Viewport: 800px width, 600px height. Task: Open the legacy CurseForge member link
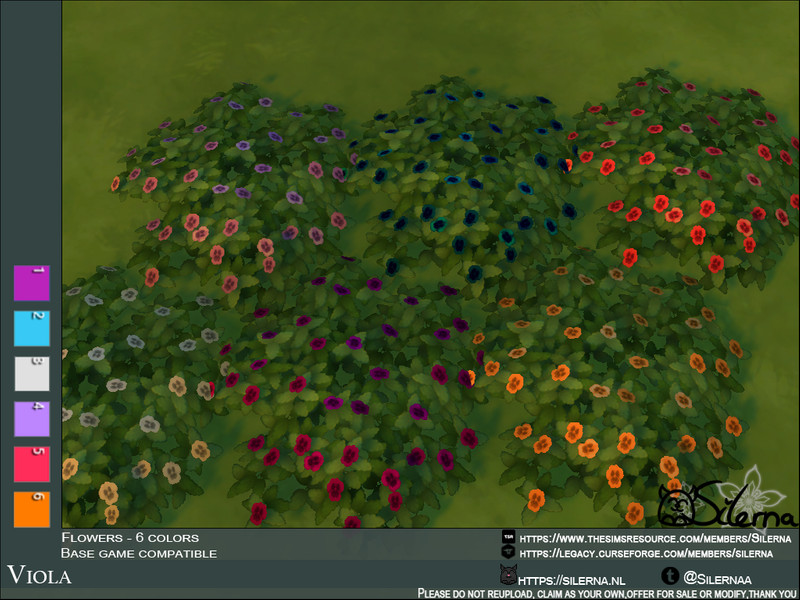coord(646,552)
